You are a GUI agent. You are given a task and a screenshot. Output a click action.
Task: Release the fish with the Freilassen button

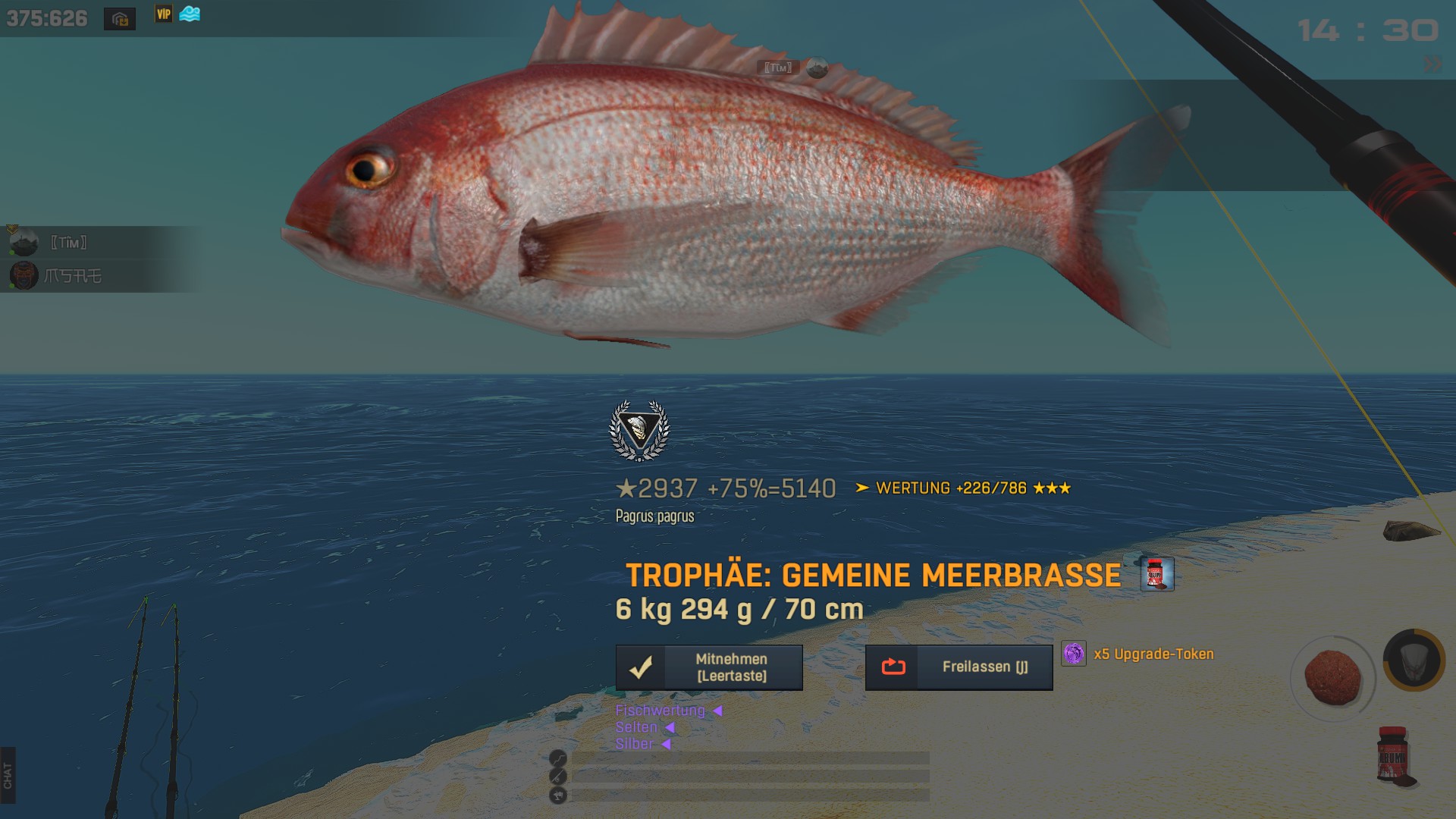point(959,667)
